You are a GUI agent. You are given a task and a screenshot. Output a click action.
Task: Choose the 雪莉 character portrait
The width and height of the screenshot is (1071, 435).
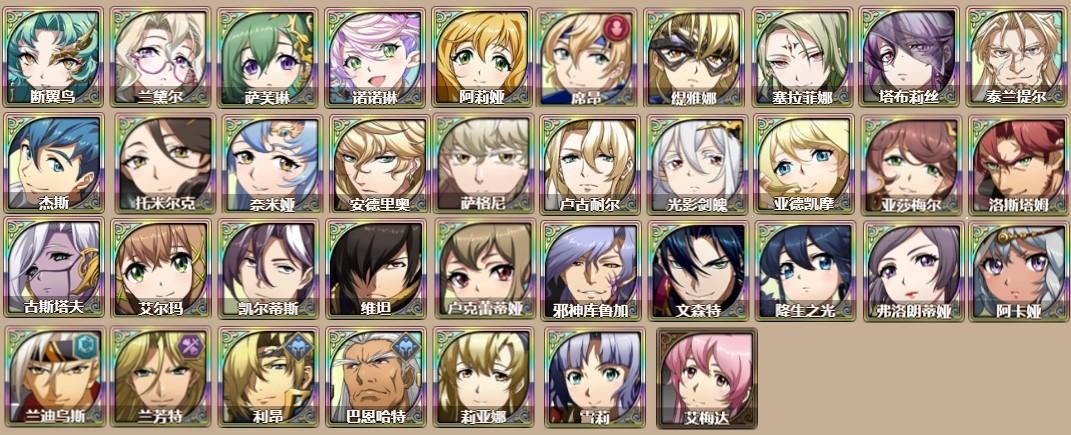[x=589, y=376]
